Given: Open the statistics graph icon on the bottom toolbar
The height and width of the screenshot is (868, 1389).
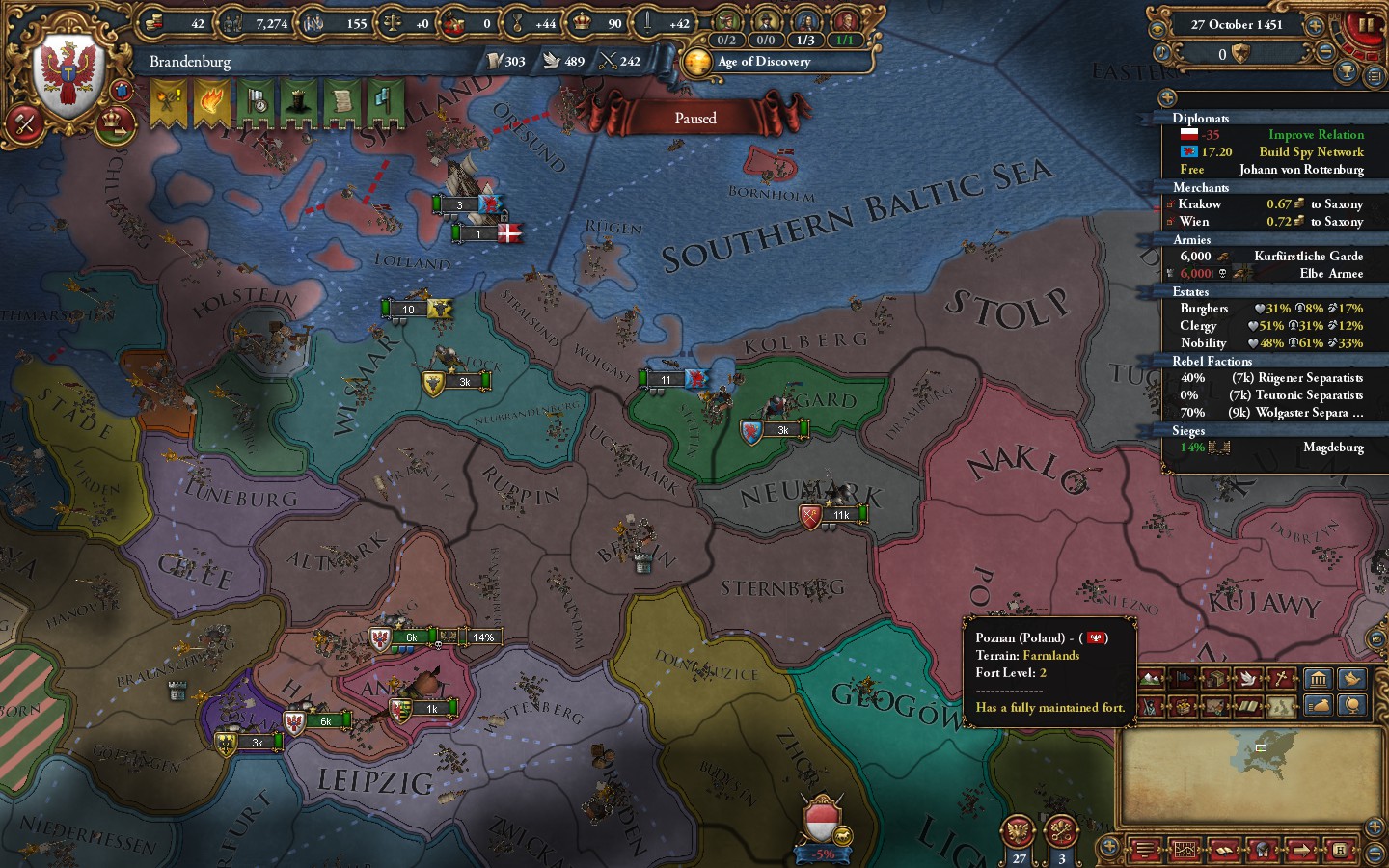Looking at the screenshot, I should click(1185, 850).
